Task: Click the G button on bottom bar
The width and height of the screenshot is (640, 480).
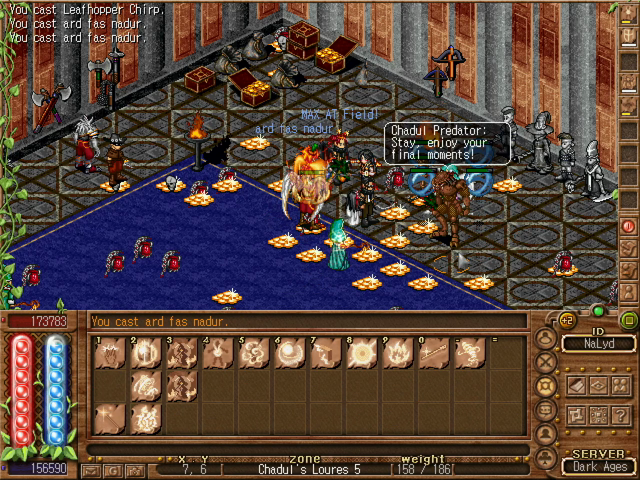Action: click(112, 469)
